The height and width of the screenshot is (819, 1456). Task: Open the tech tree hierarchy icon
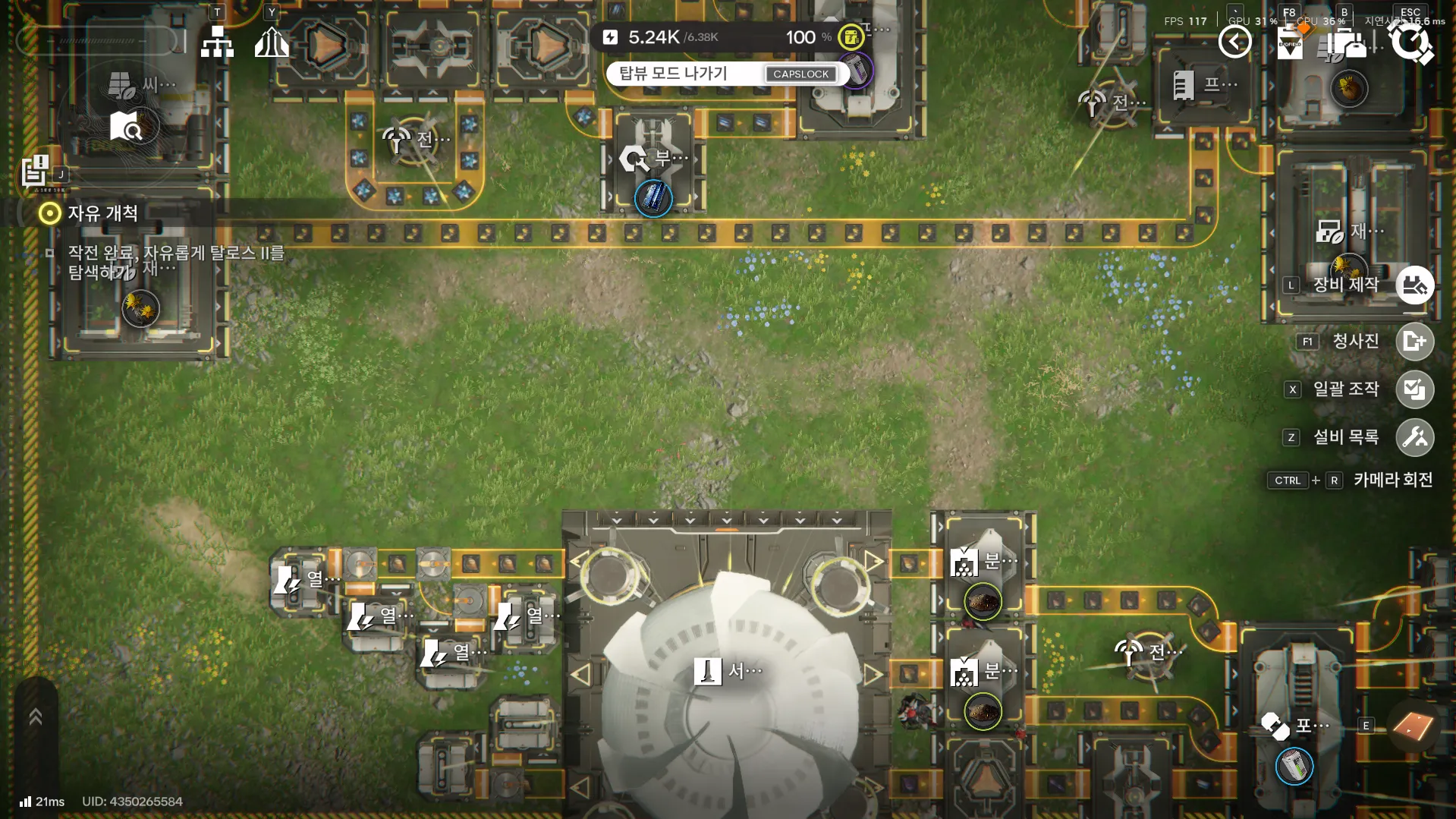pos(217,42)
